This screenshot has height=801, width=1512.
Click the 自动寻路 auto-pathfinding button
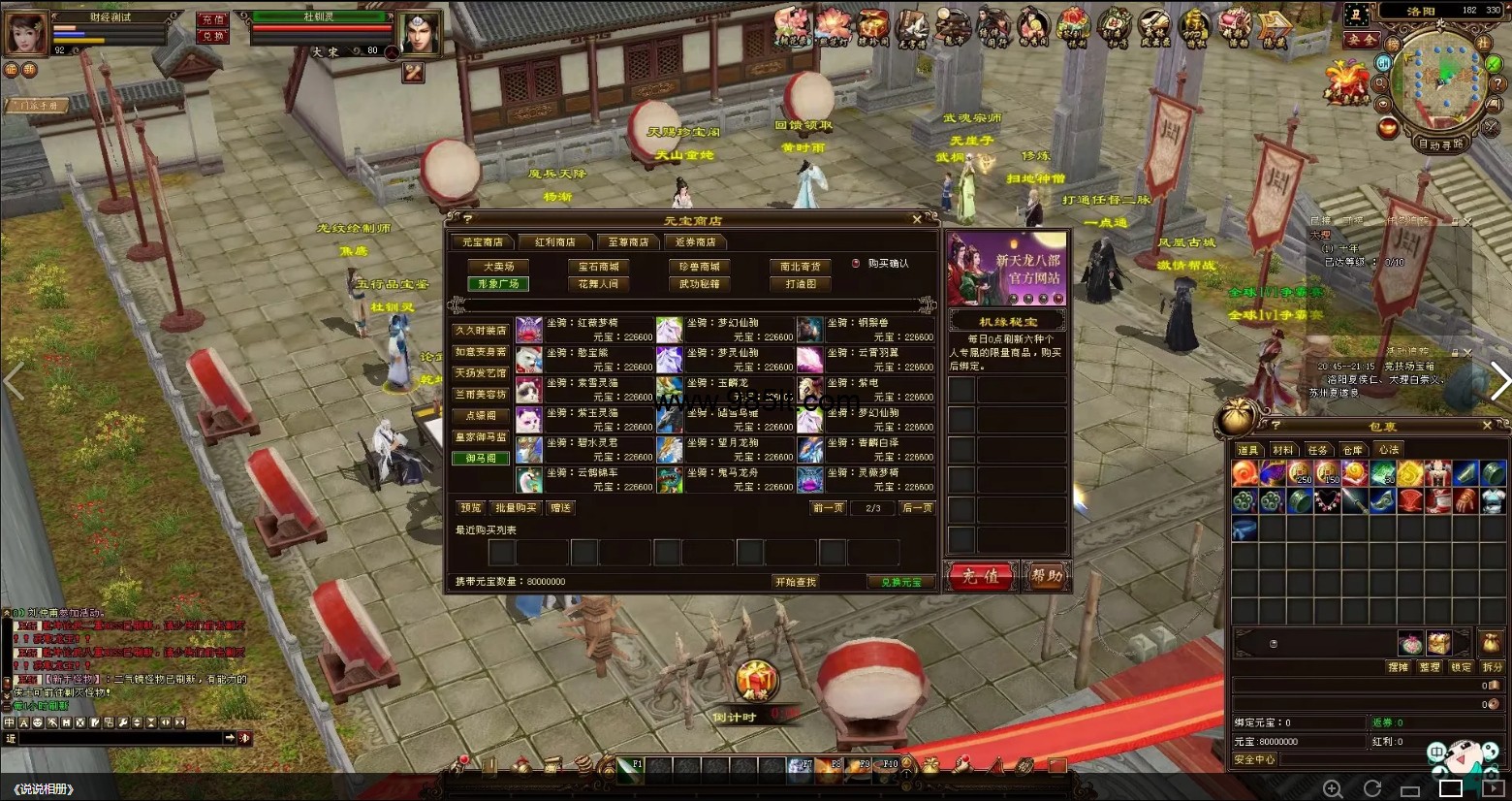point(1440,144)
